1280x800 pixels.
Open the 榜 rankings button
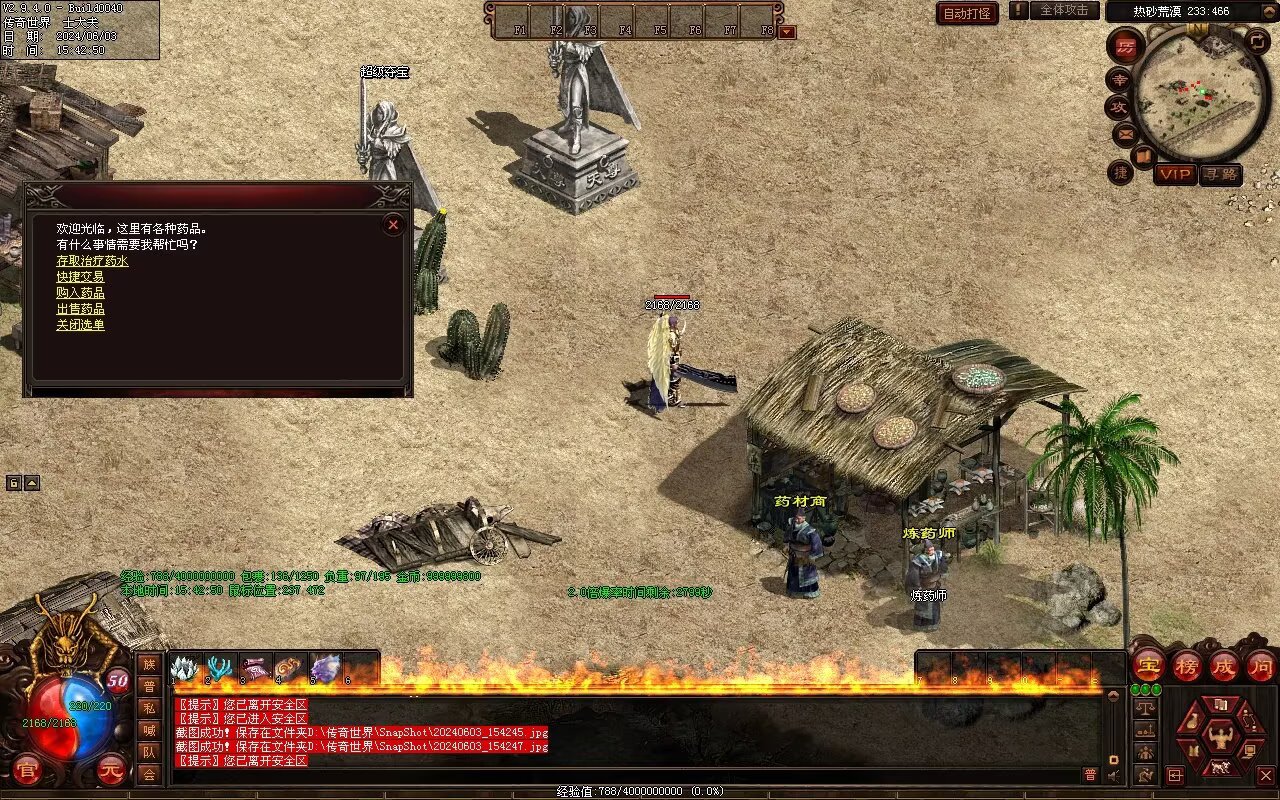tap(1186, 665)
